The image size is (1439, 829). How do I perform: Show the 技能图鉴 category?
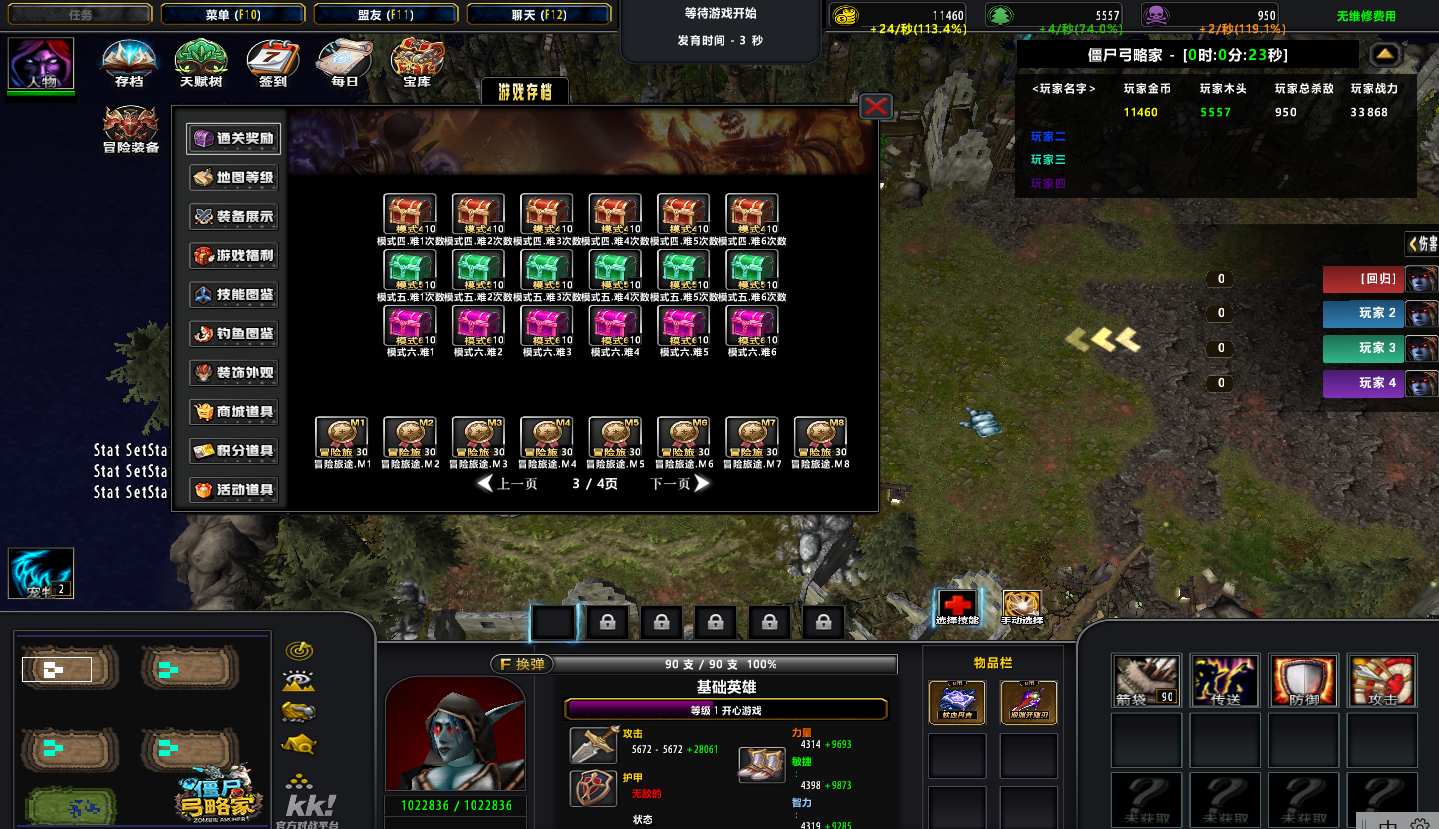[x=232, y=295]
